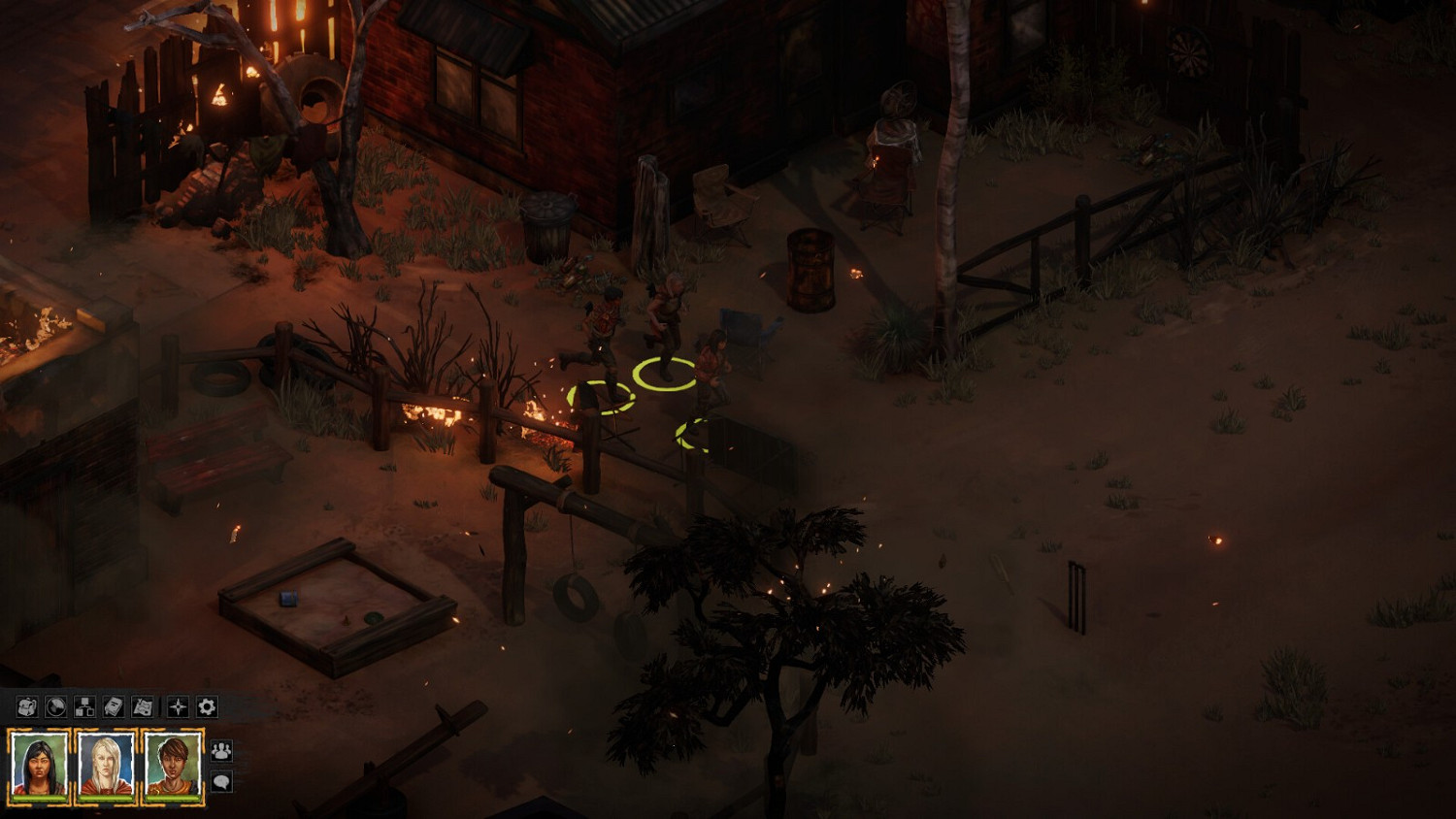
Task: Toggle group formation mode
Action: [220, 751]
